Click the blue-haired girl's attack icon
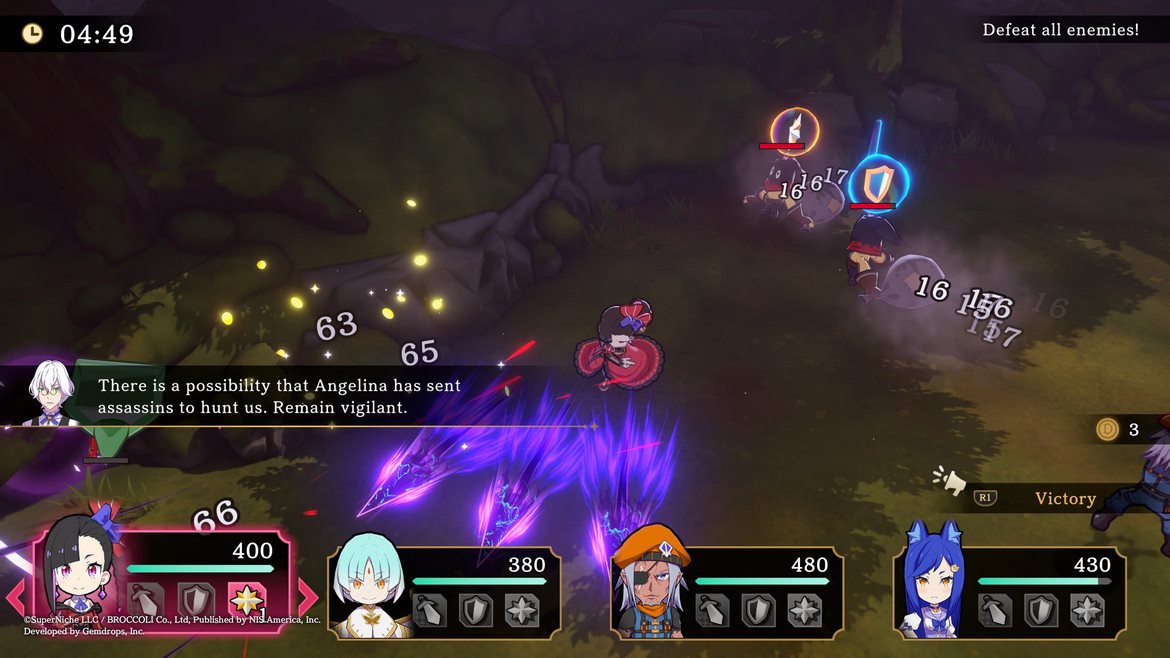This screenshot has height=658, width=1170. pos(995,610)
